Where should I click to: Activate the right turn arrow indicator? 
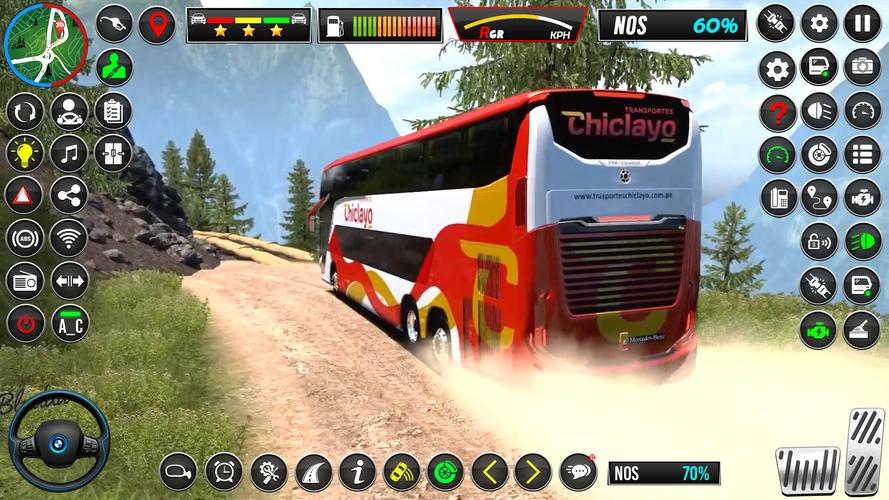(x=533, y=470)
